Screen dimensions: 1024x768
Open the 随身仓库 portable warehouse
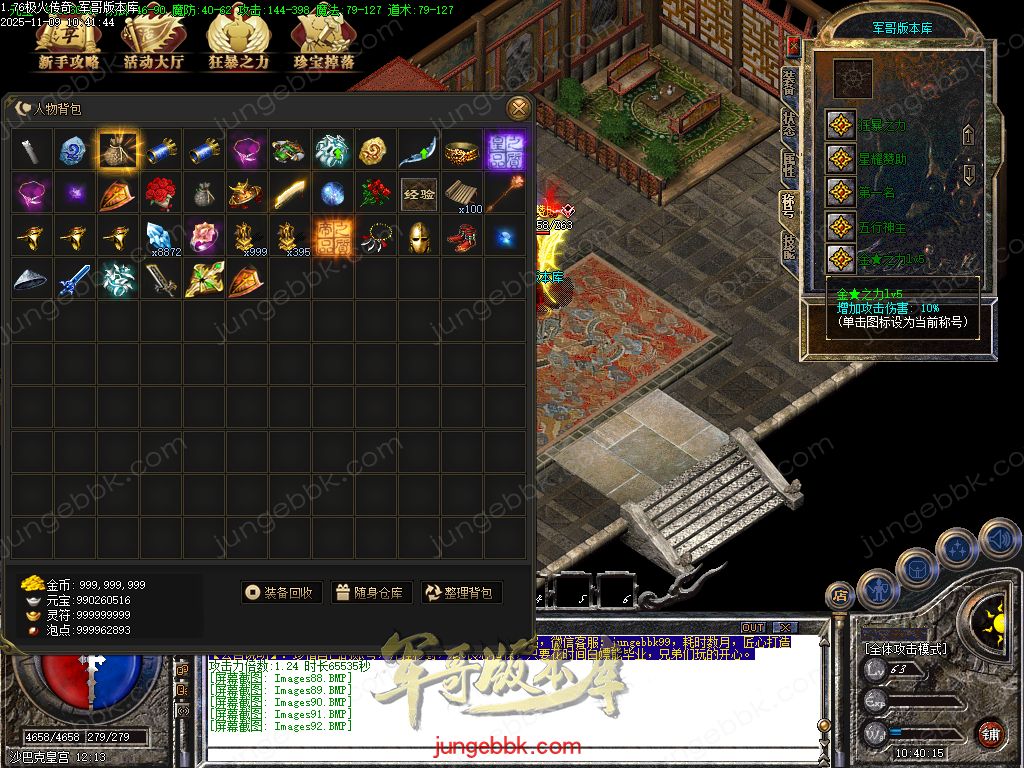pyautogui.click(x=370, y=593)
